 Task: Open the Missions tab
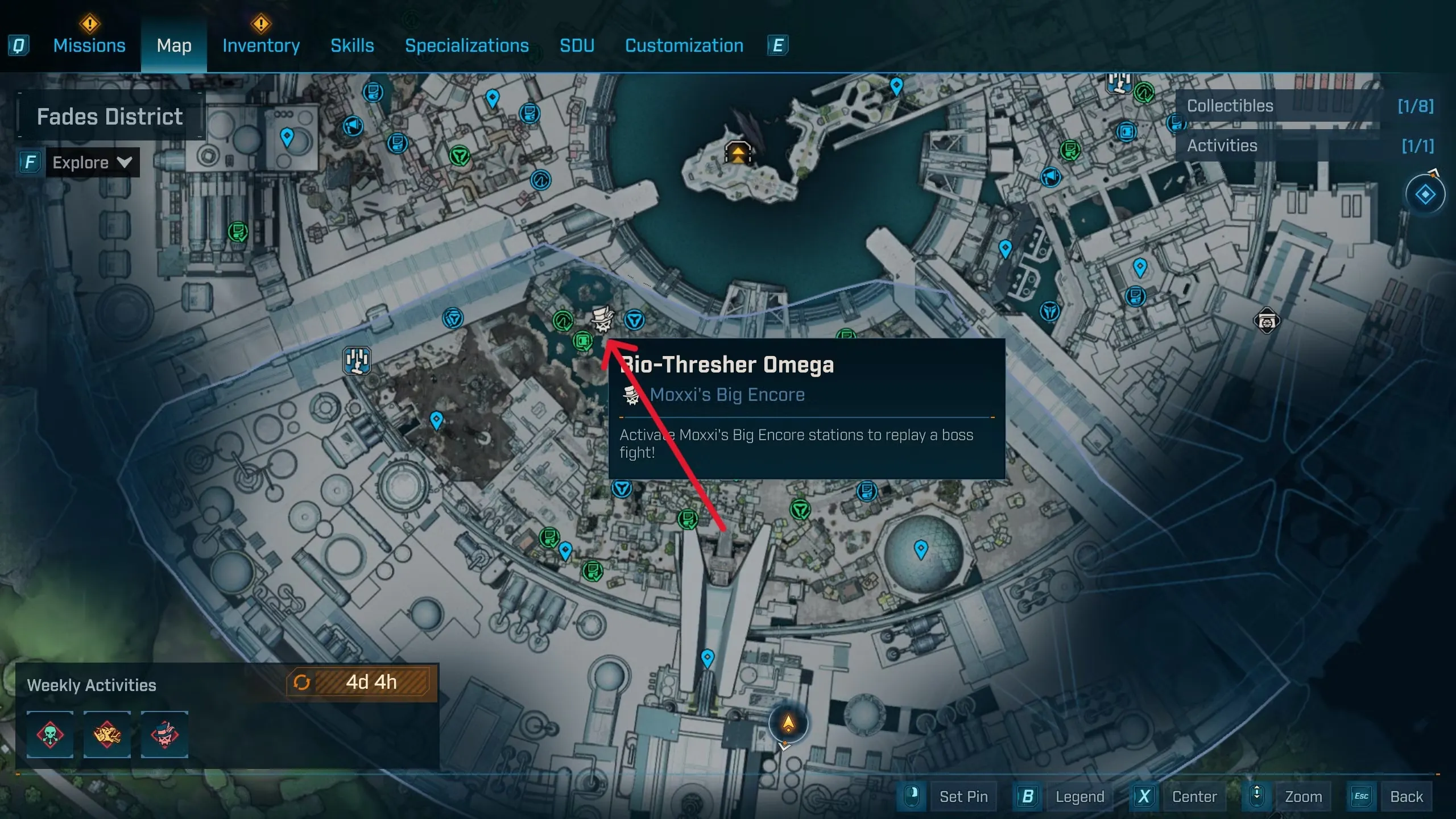click(x=89, y=45)
